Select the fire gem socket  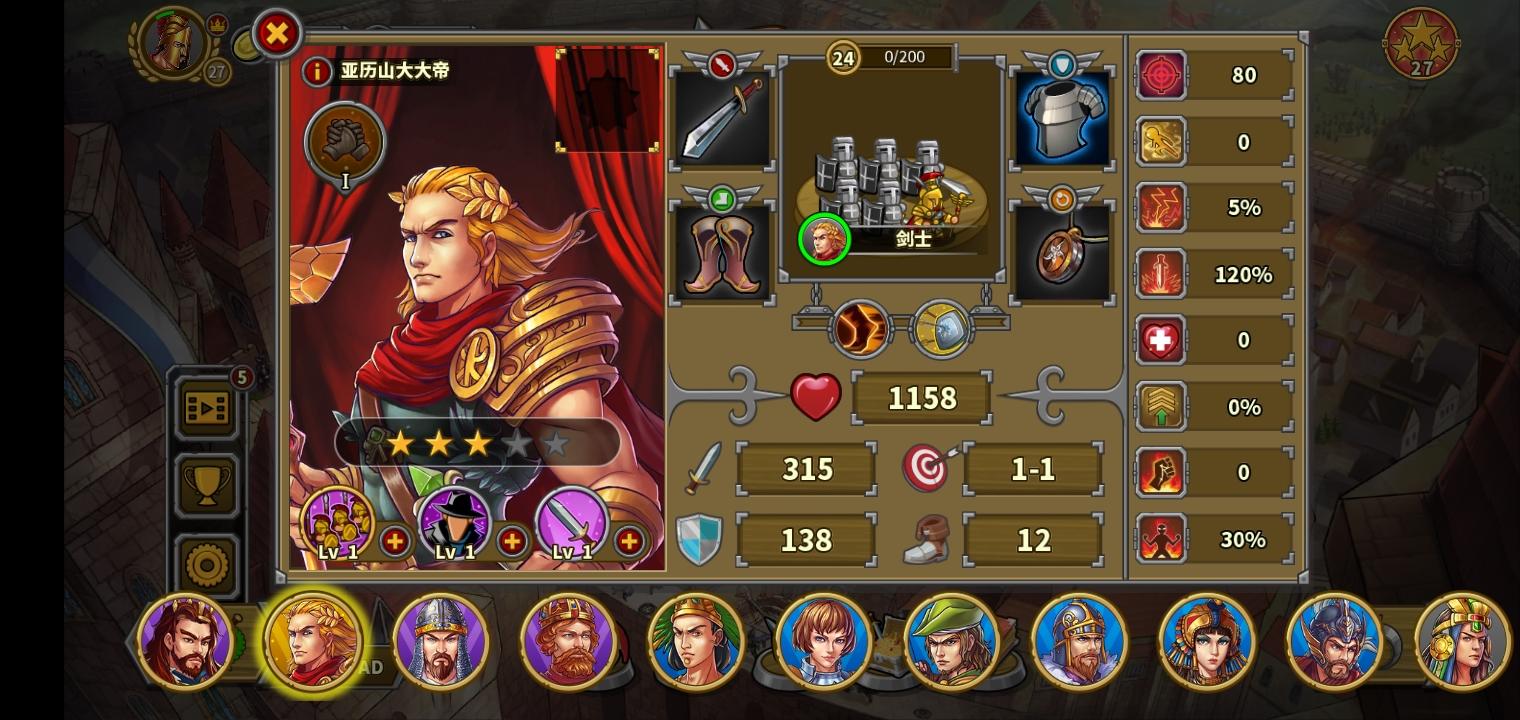[860, 328]
